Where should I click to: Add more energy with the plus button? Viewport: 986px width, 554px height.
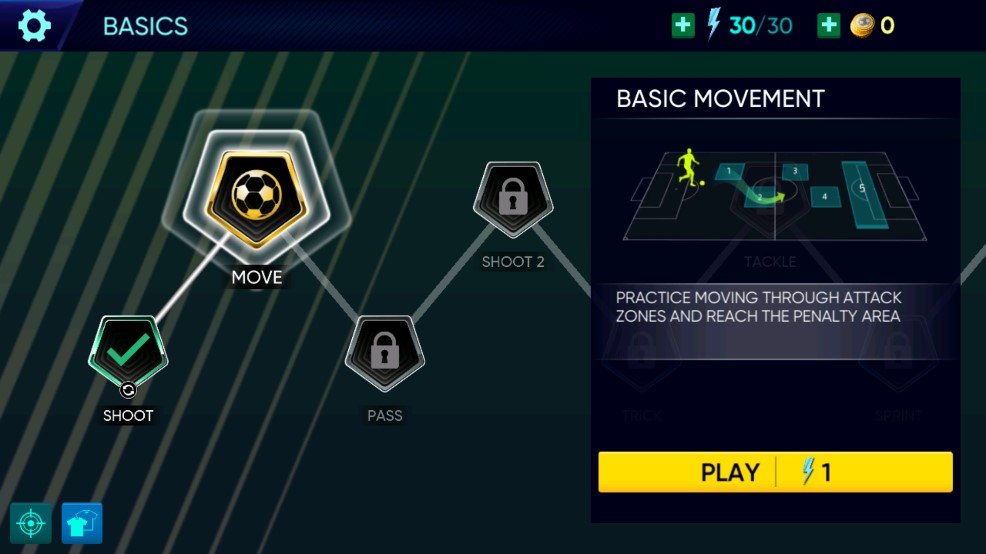[x=683, y=26]
